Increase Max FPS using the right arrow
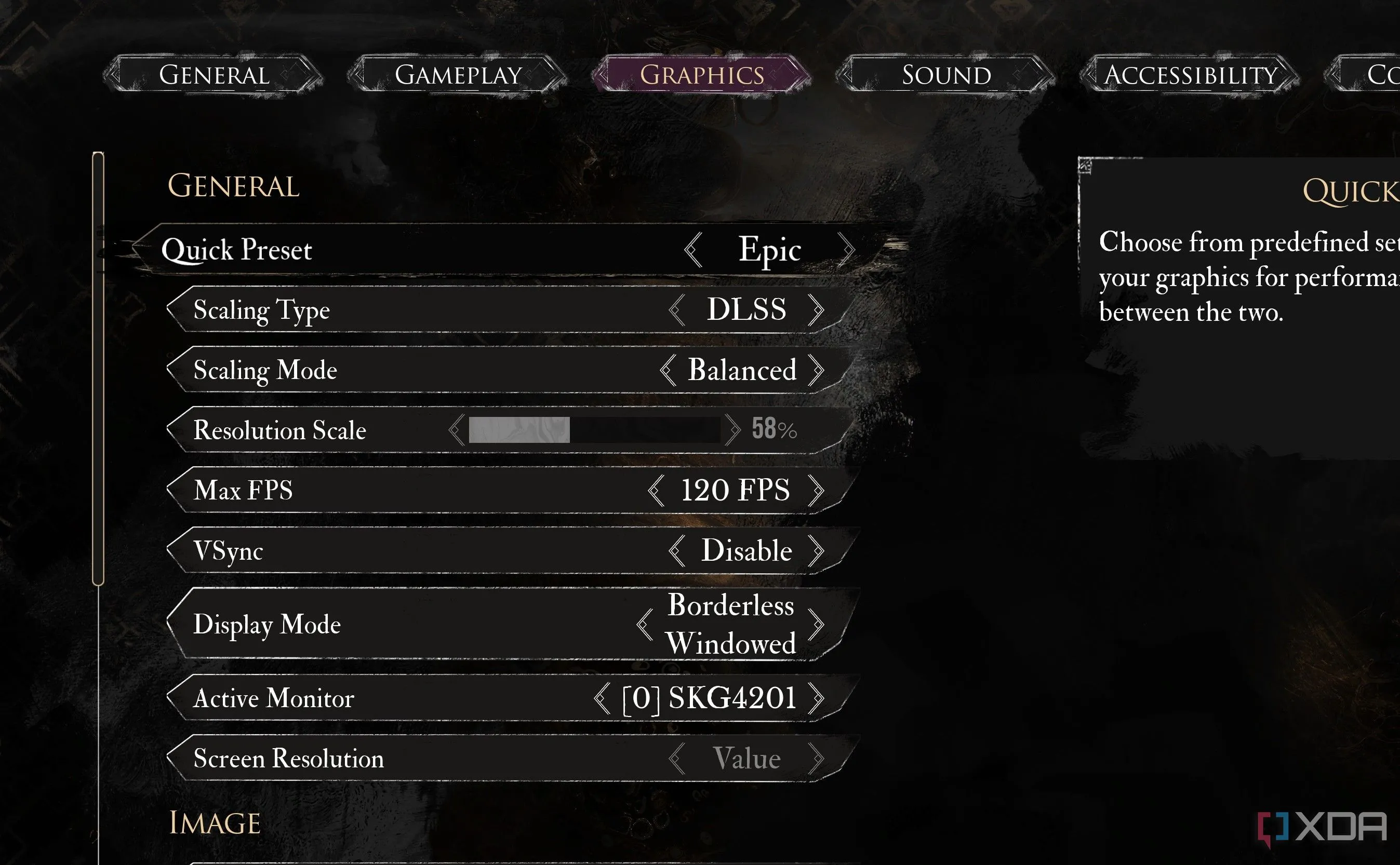 pyautogui.click(x=816, y=490)
